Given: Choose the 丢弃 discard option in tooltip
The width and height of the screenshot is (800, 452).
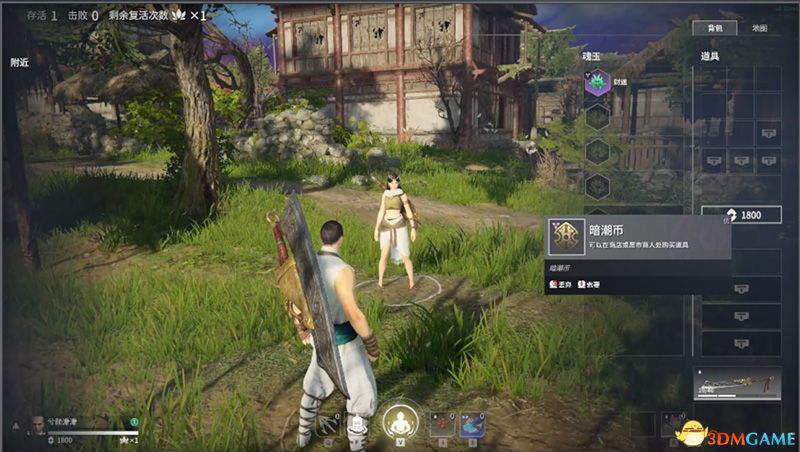Looking at the screenshot, I should click(560, 285).
